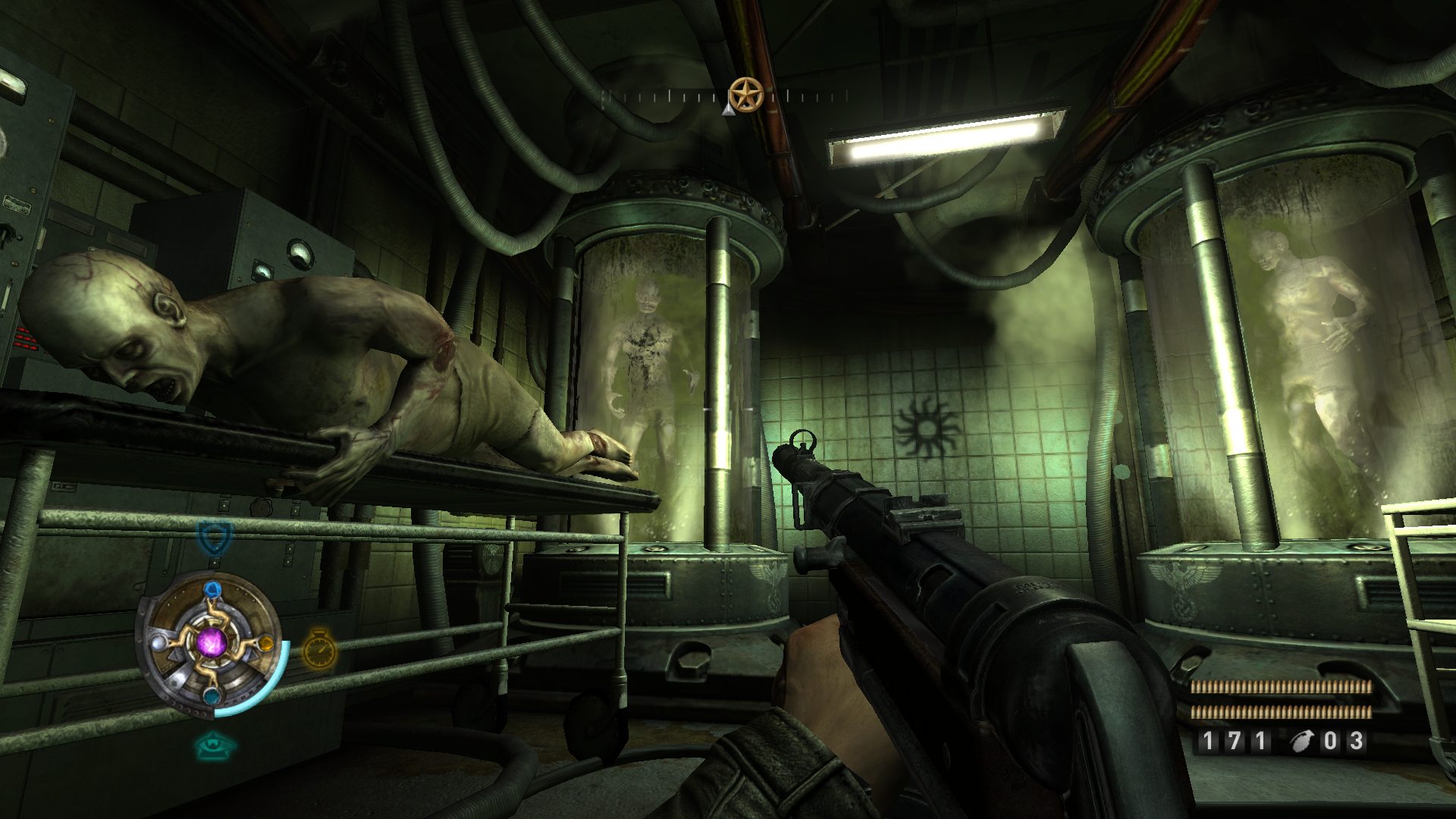The height and width of the screenshot is (819, 1456).
Task: Trigger the orange stopwatch power
Action: (x=319, y=649)
